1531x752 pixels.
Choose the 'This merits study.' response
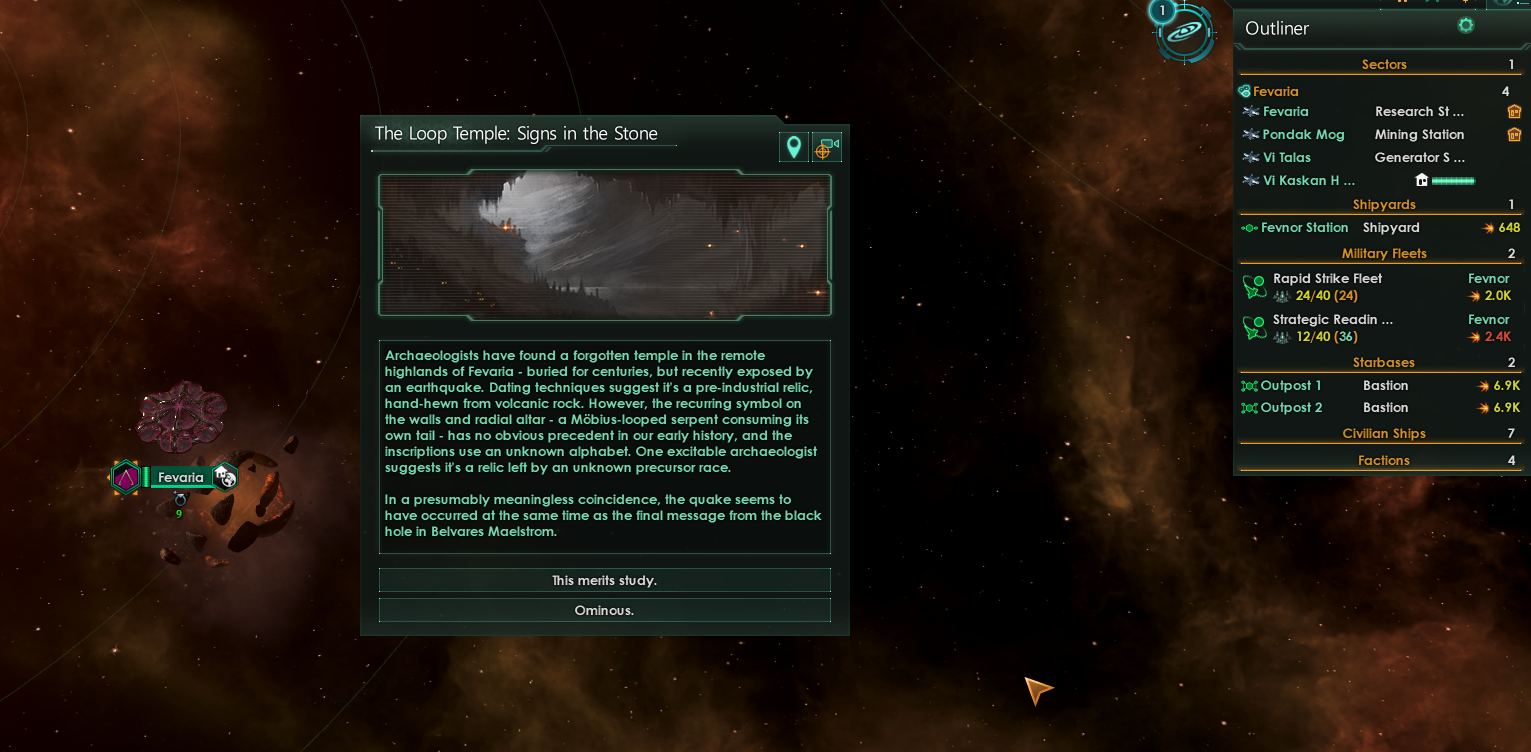pyautogui.click(x=604, y=580)
